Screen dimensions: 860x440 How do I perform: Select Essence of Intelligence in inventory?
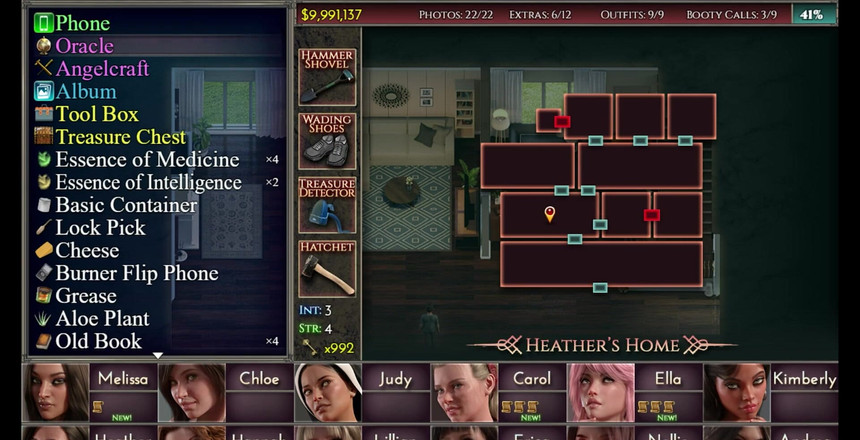point(148,183)
